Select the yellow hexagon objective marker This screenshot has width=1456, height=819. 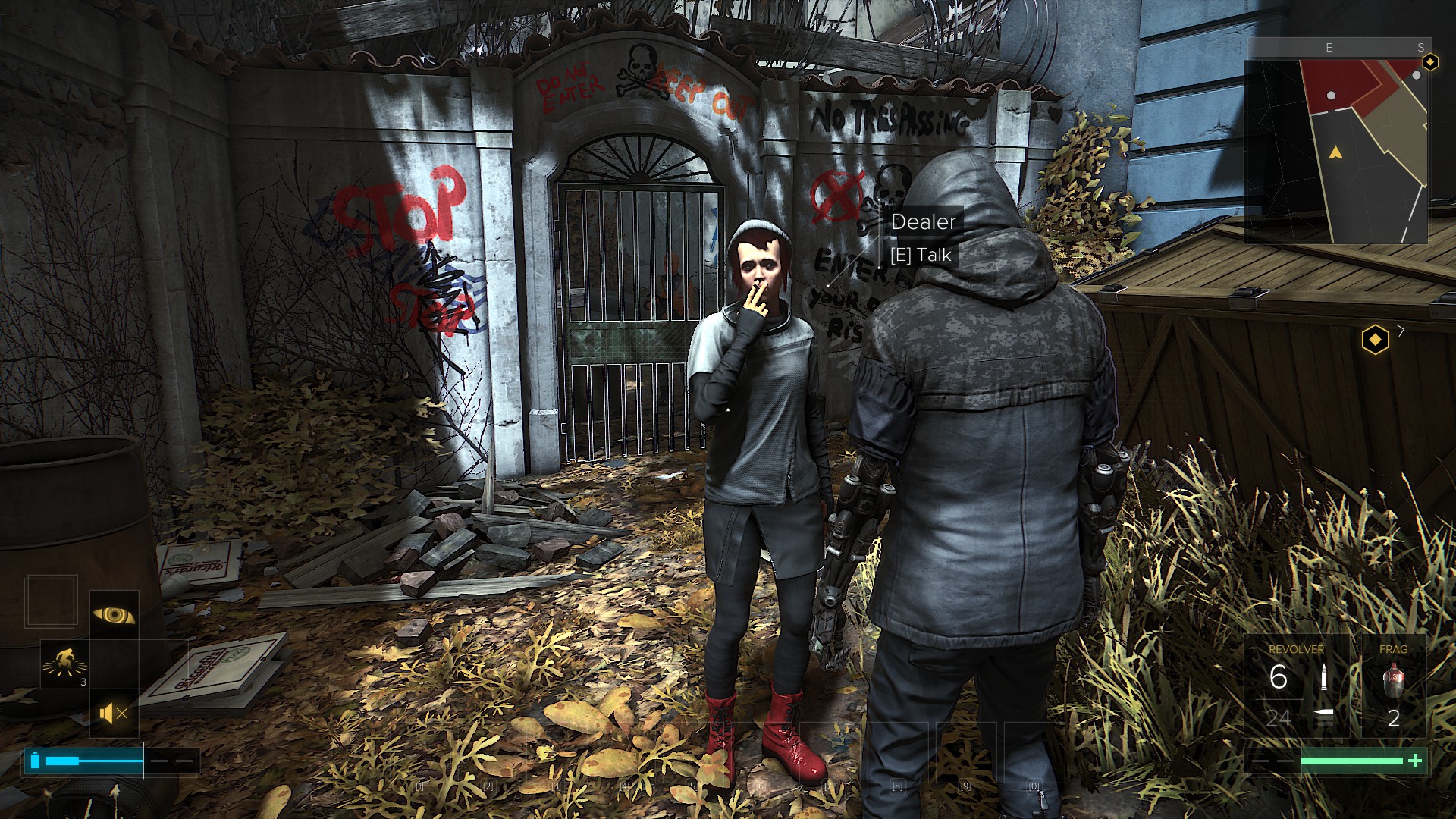(1375, 340)
